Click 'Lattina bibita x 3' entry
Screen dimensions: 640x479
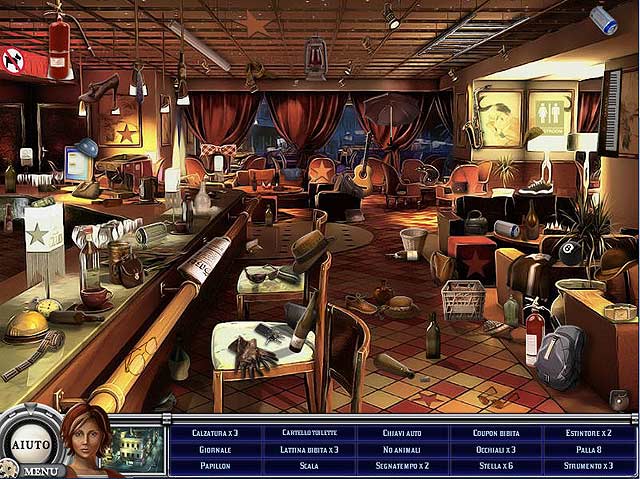click(x=310, y=449)
